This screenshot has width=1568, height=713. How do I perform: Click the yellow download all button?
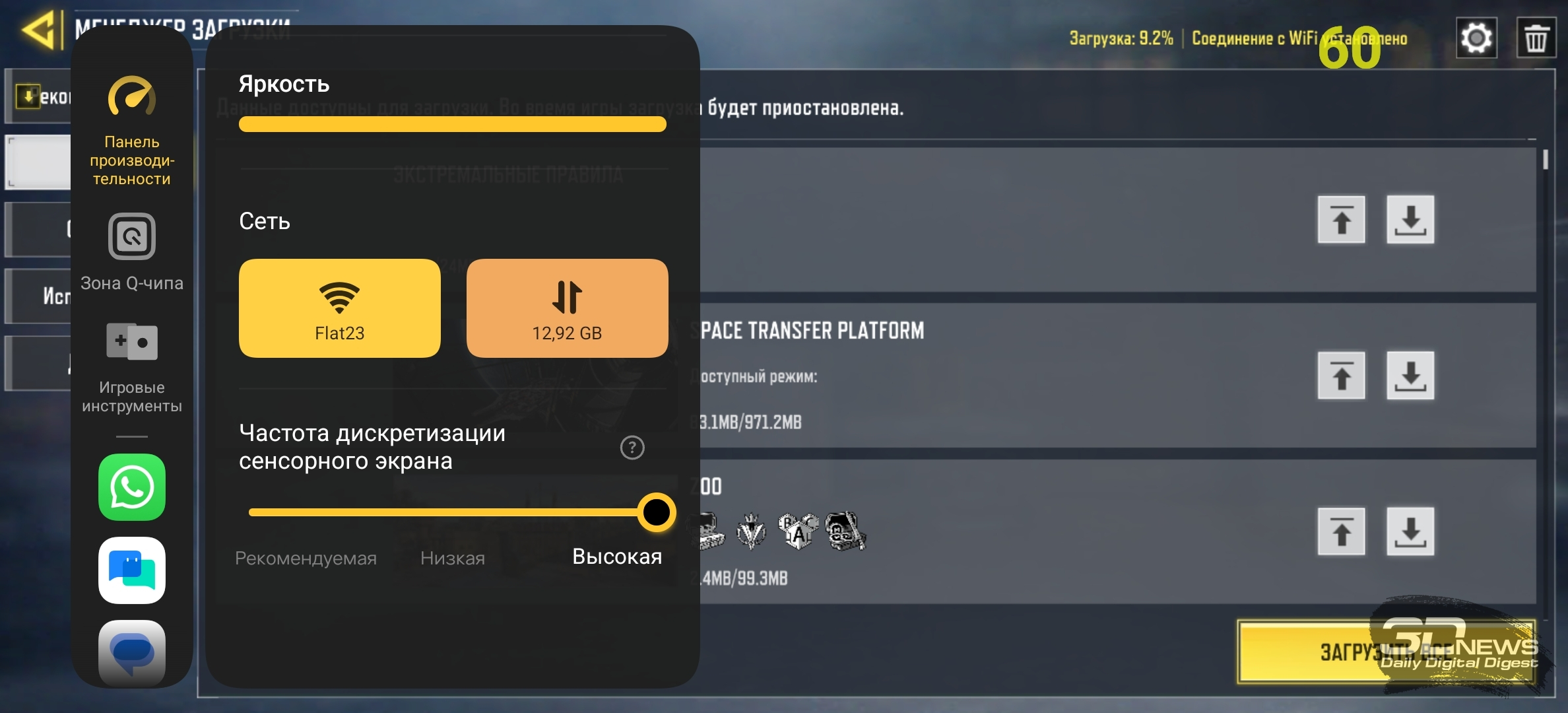click(x=1386, y=652)
